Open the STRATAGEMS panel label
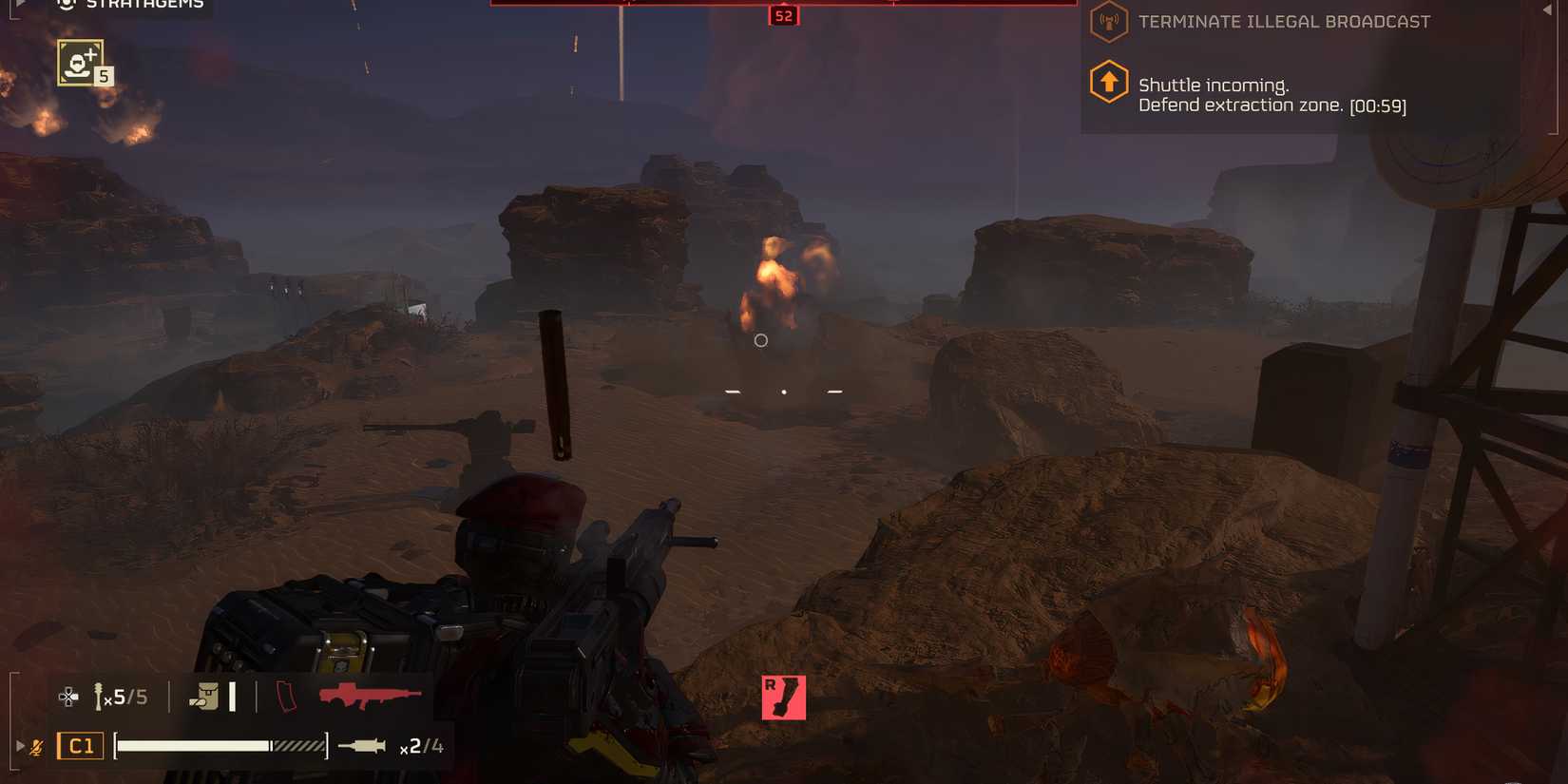The image size is (1568, 784). coord(144,4)
